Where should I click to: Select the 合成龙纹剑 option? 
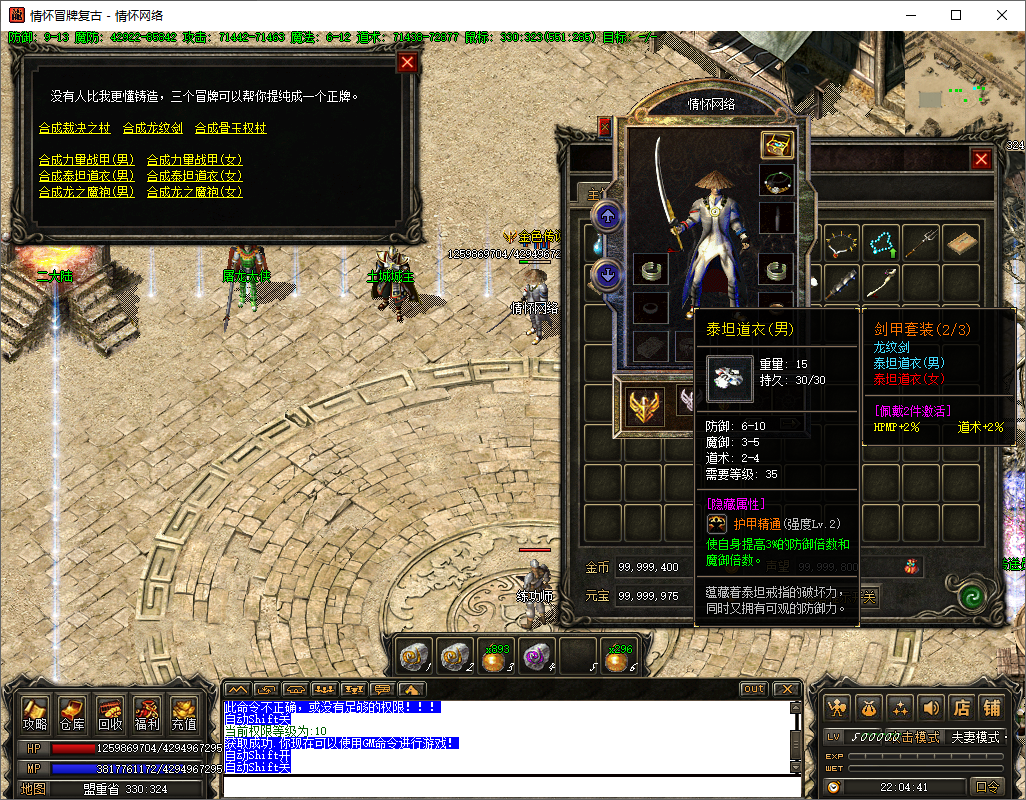(152, 128)
